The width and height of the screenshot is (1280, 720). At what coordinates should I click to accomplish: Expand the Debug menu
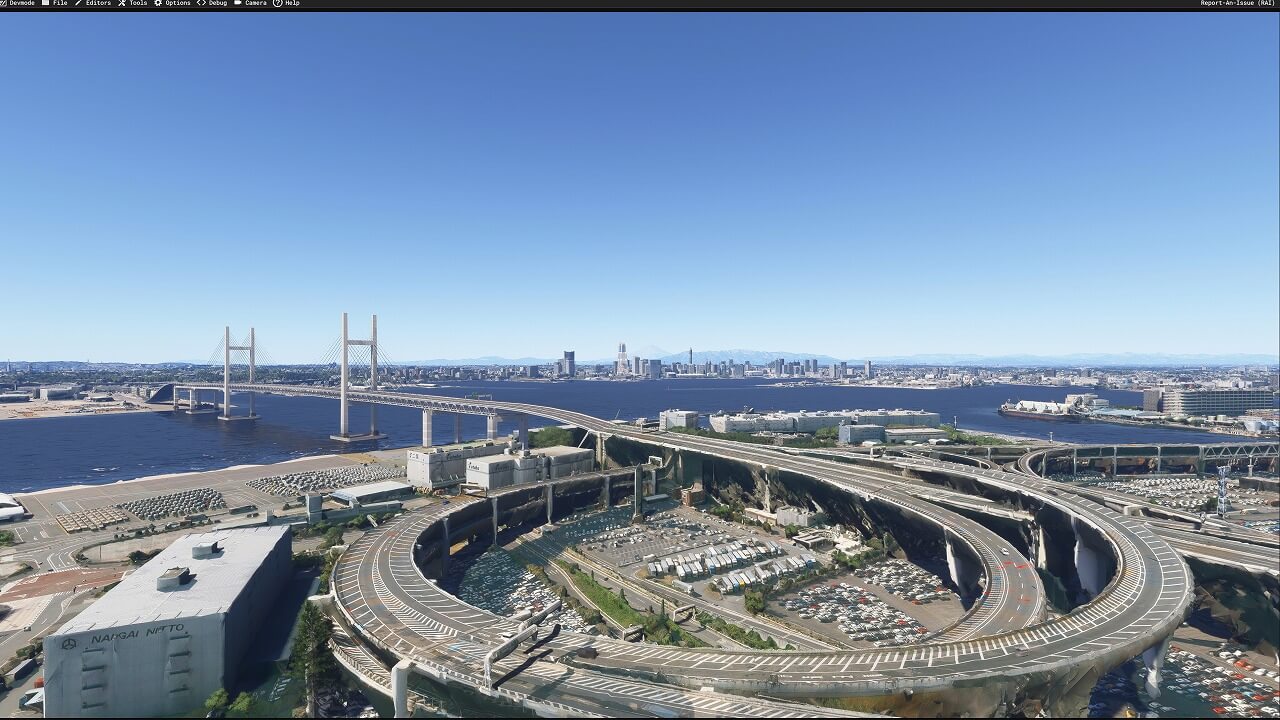(x=213, y=3)
